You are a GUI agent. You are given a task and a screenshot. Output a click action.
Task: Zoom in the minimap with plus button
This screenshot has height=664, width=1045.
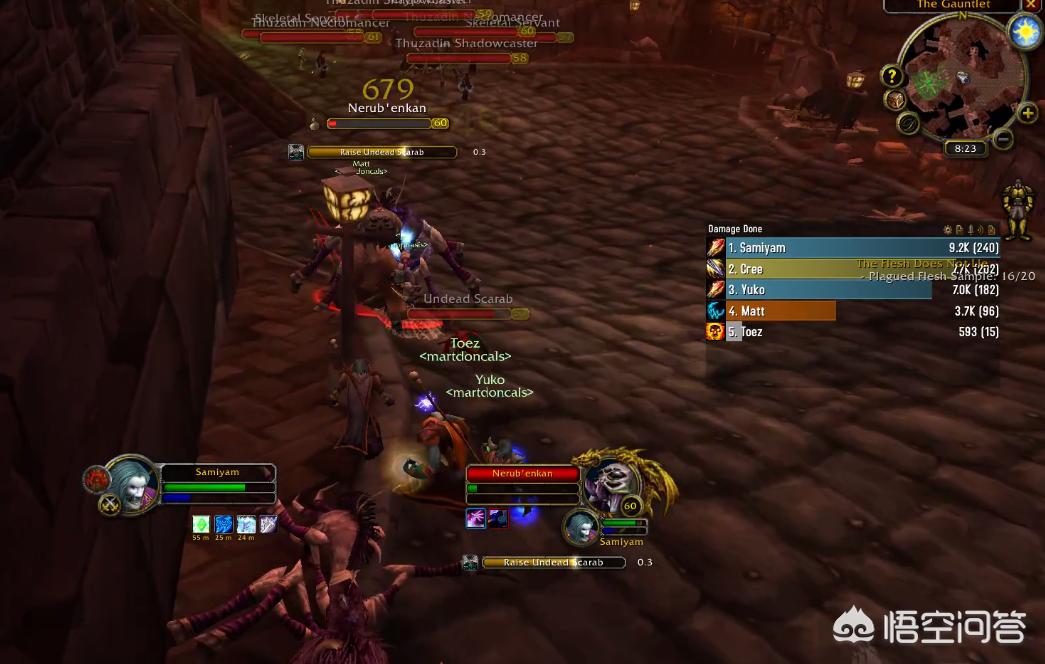tap(1027, 113)
